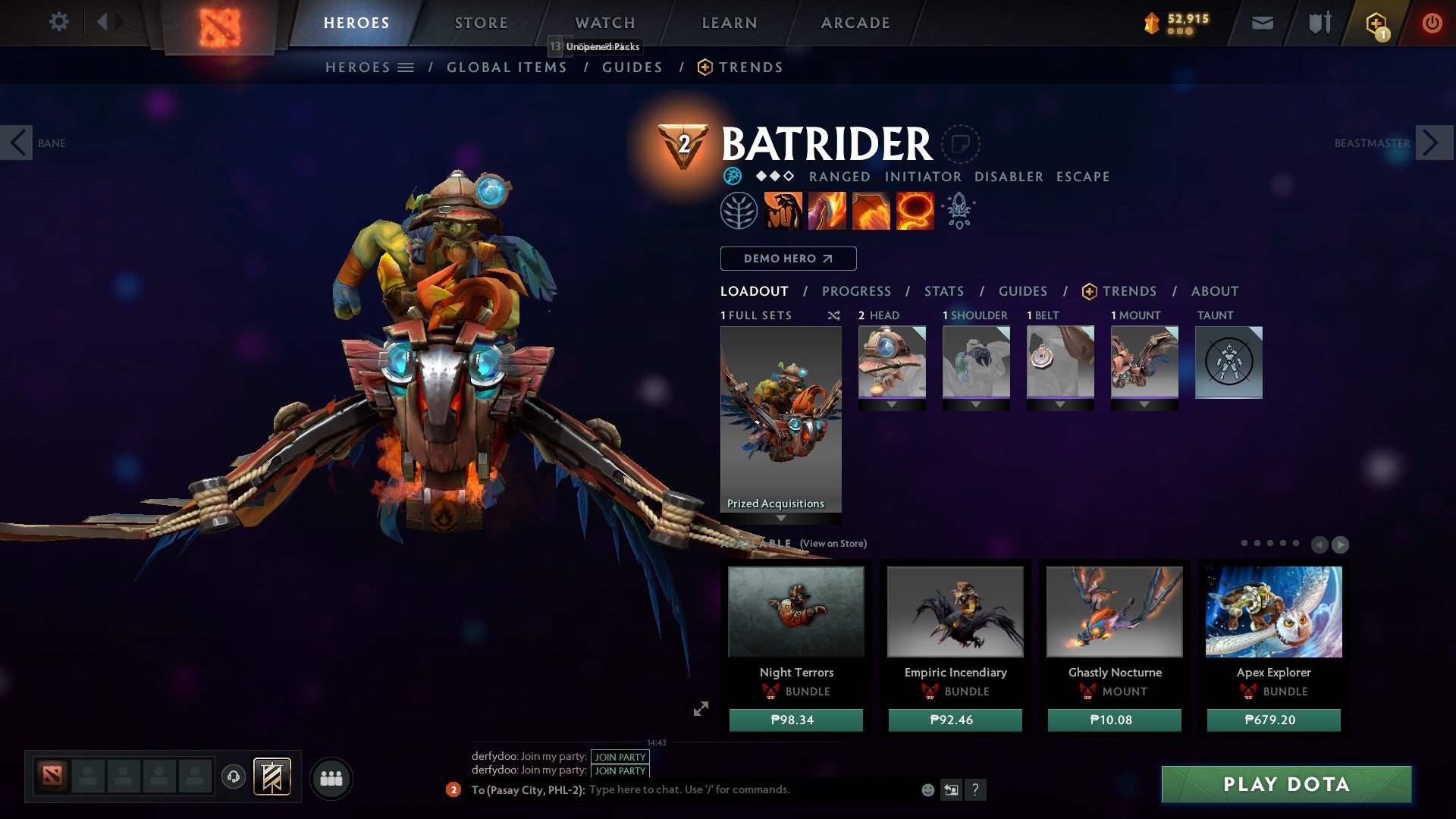Click the JOIN PARTY link in chat
Image resolution: width=1456 pixels, height=819 pixels.
pos(619,756)
